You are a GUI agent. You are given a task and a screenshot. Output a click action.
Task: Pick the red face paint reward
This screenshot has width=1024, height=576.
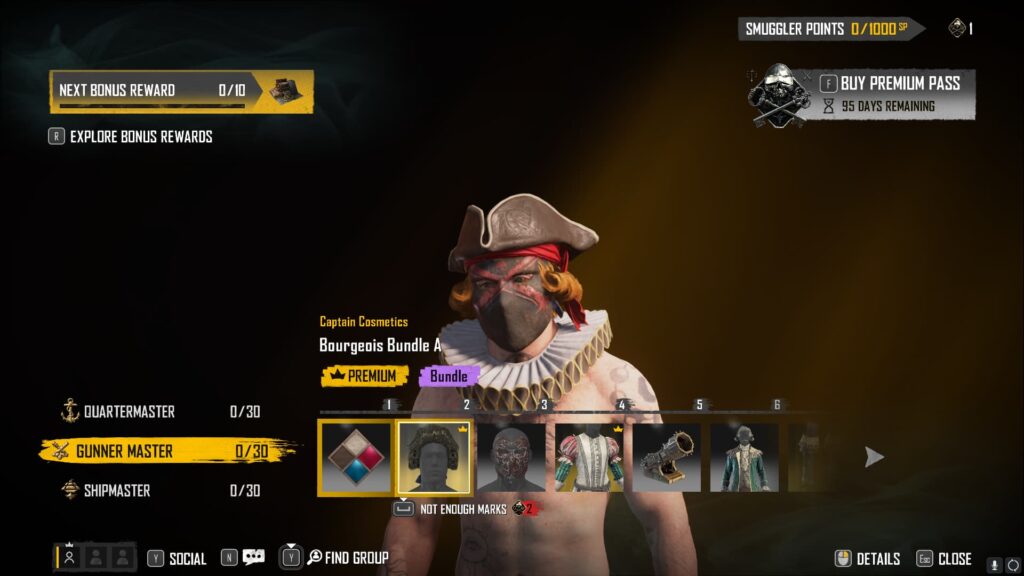(x=512, y=457)
